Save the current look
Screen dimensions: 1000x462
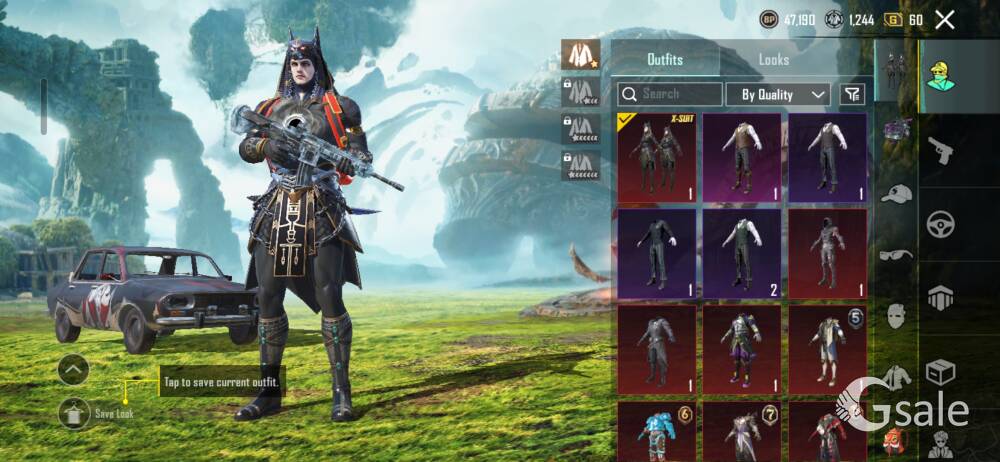74,411
